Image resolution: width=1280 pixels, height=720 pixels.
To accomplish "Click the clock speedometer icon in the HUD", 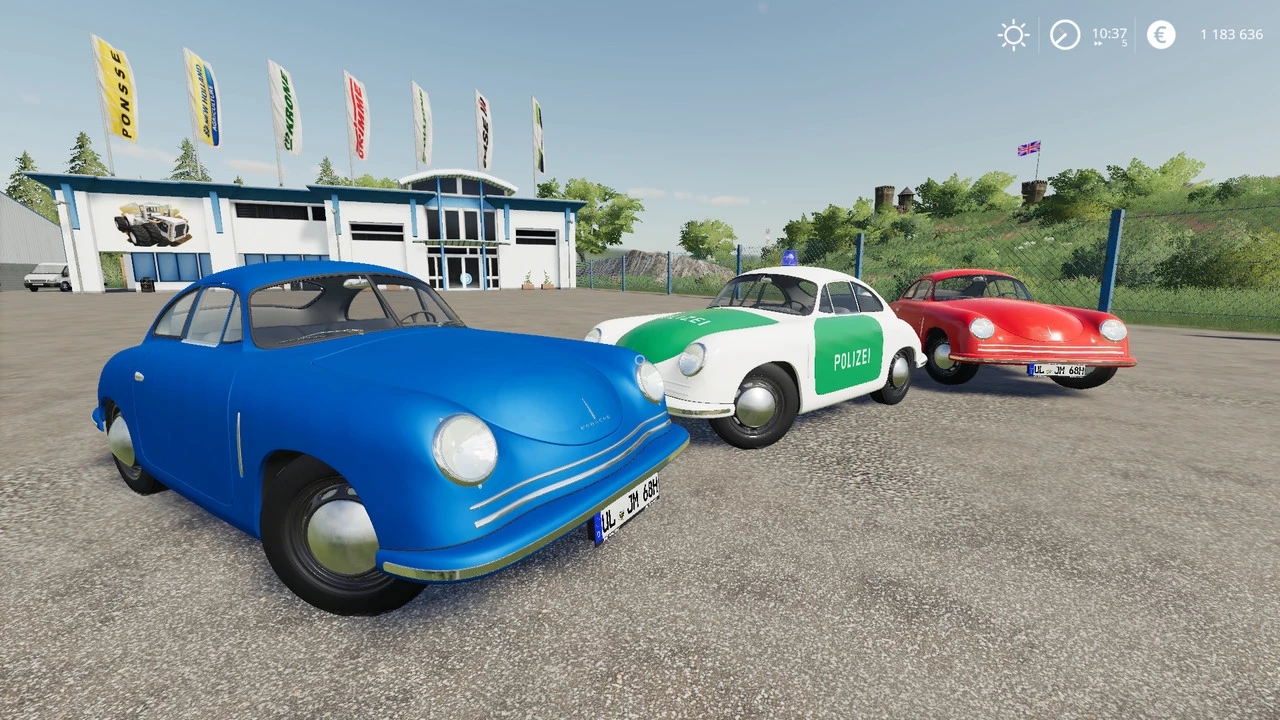I will tap(1064, 35).
